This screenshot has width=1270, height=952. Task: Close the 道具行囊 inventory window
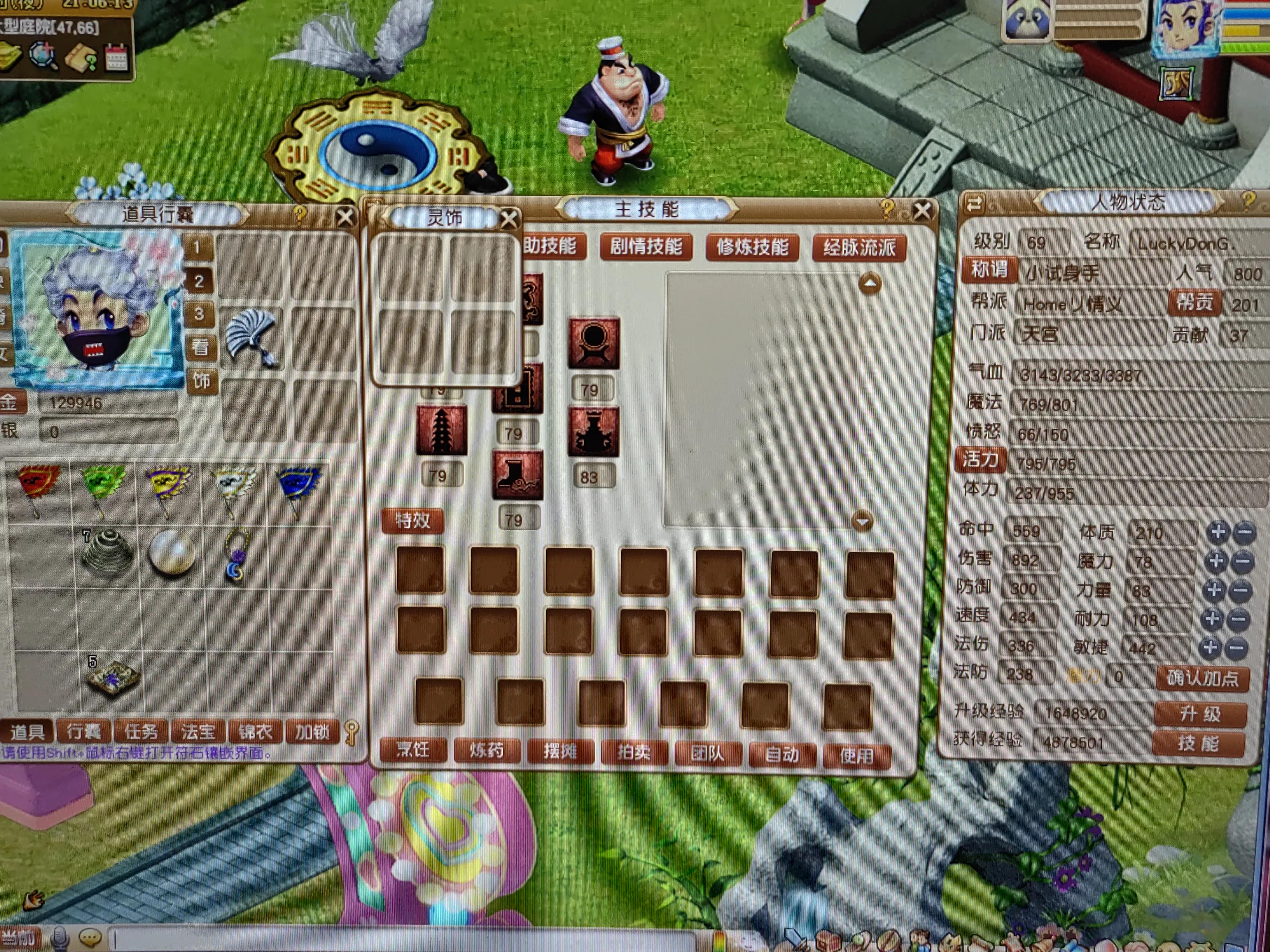345,217
